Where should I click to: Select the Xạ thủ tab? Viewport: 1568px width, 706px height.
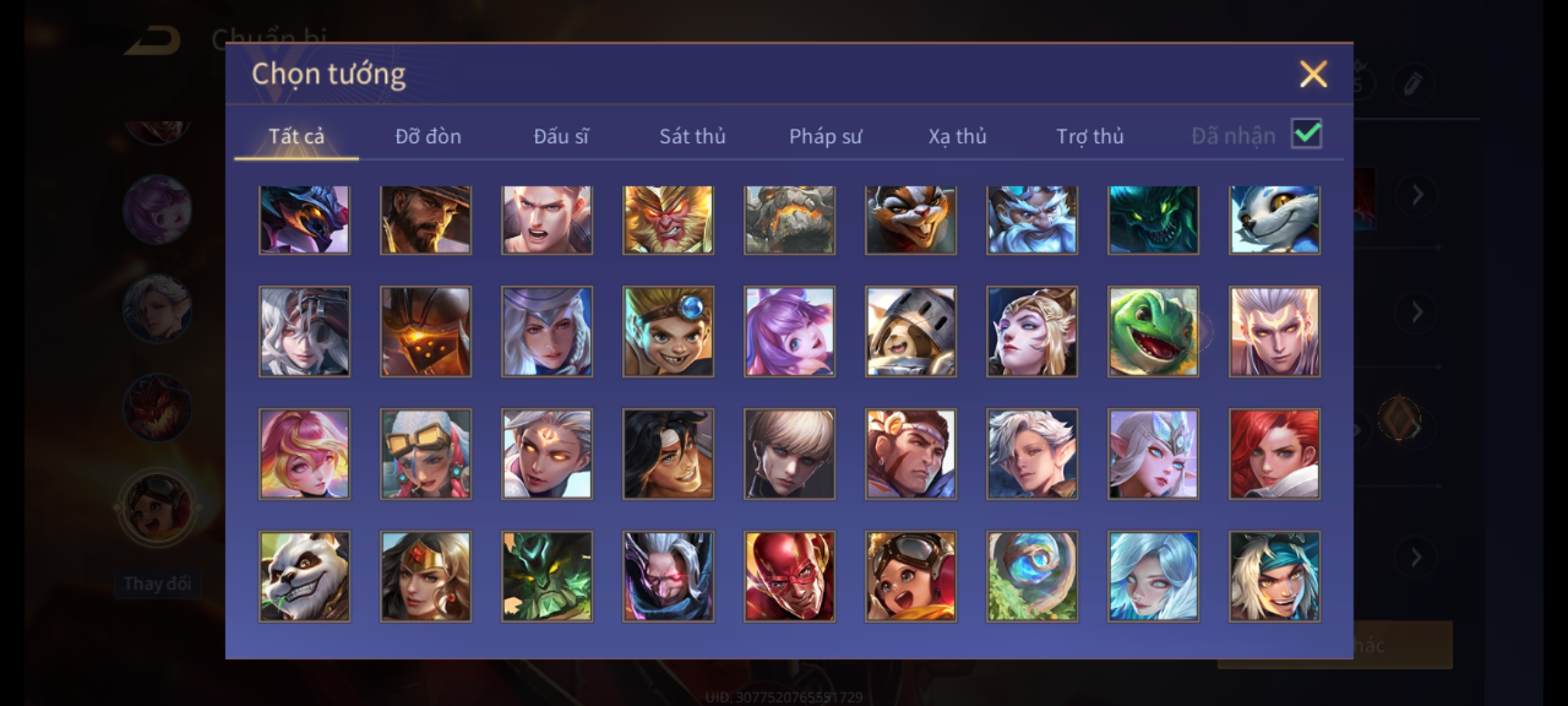(957, 136)
